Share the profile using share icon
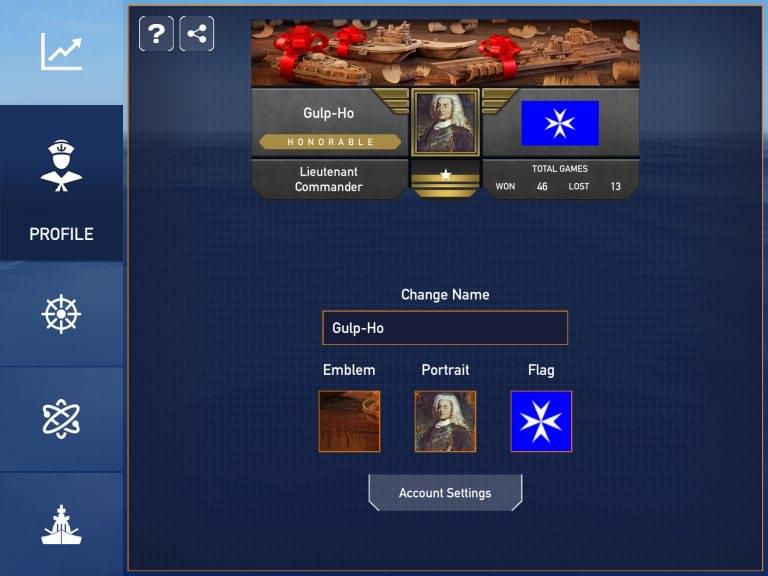This screenshot has width=768, height=576. (197, 34)
